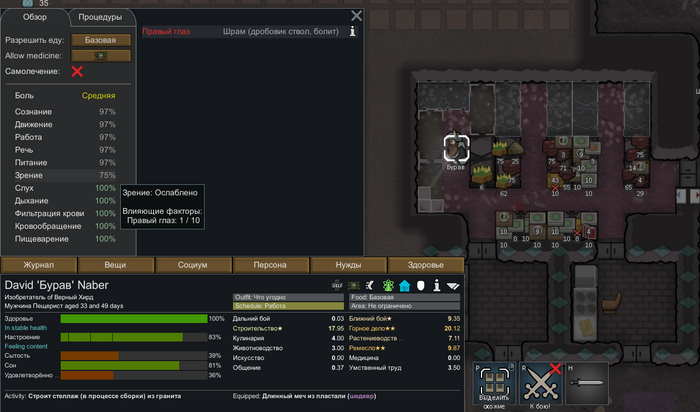Image resolution: width=700 pixels, height=412 pixels.
Task: Click the colonist info 'i' icon
Action: tap(438, 285)
